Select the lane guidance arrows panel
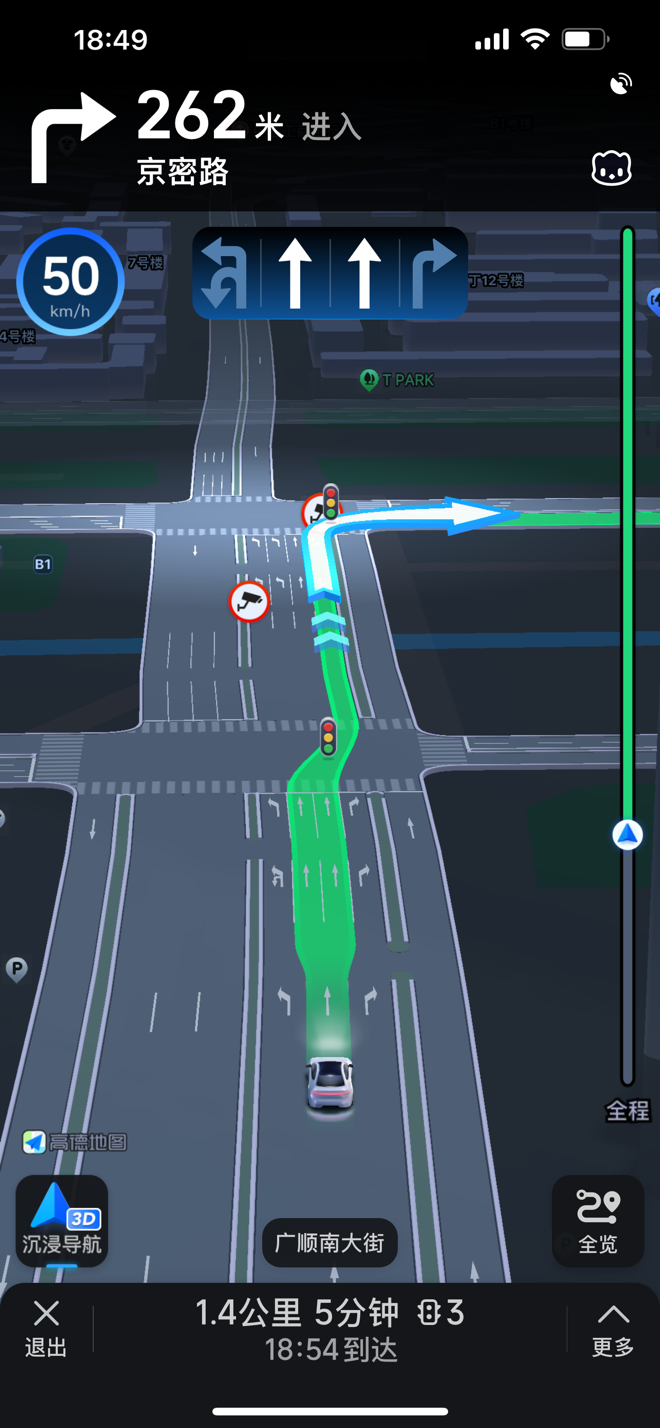The image size is (660, 1428). [330, 273]
